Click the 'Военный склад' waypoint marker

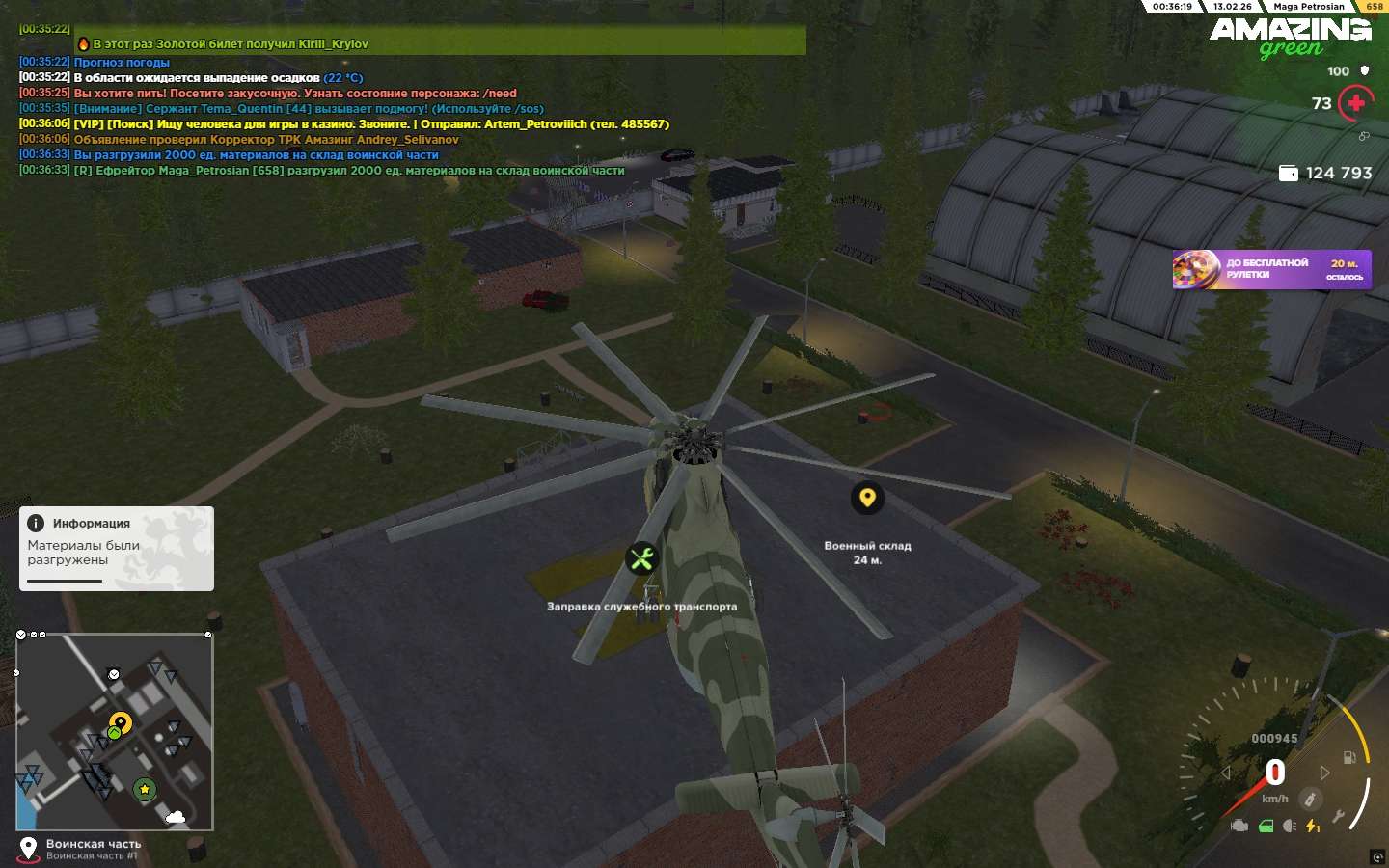867,498
